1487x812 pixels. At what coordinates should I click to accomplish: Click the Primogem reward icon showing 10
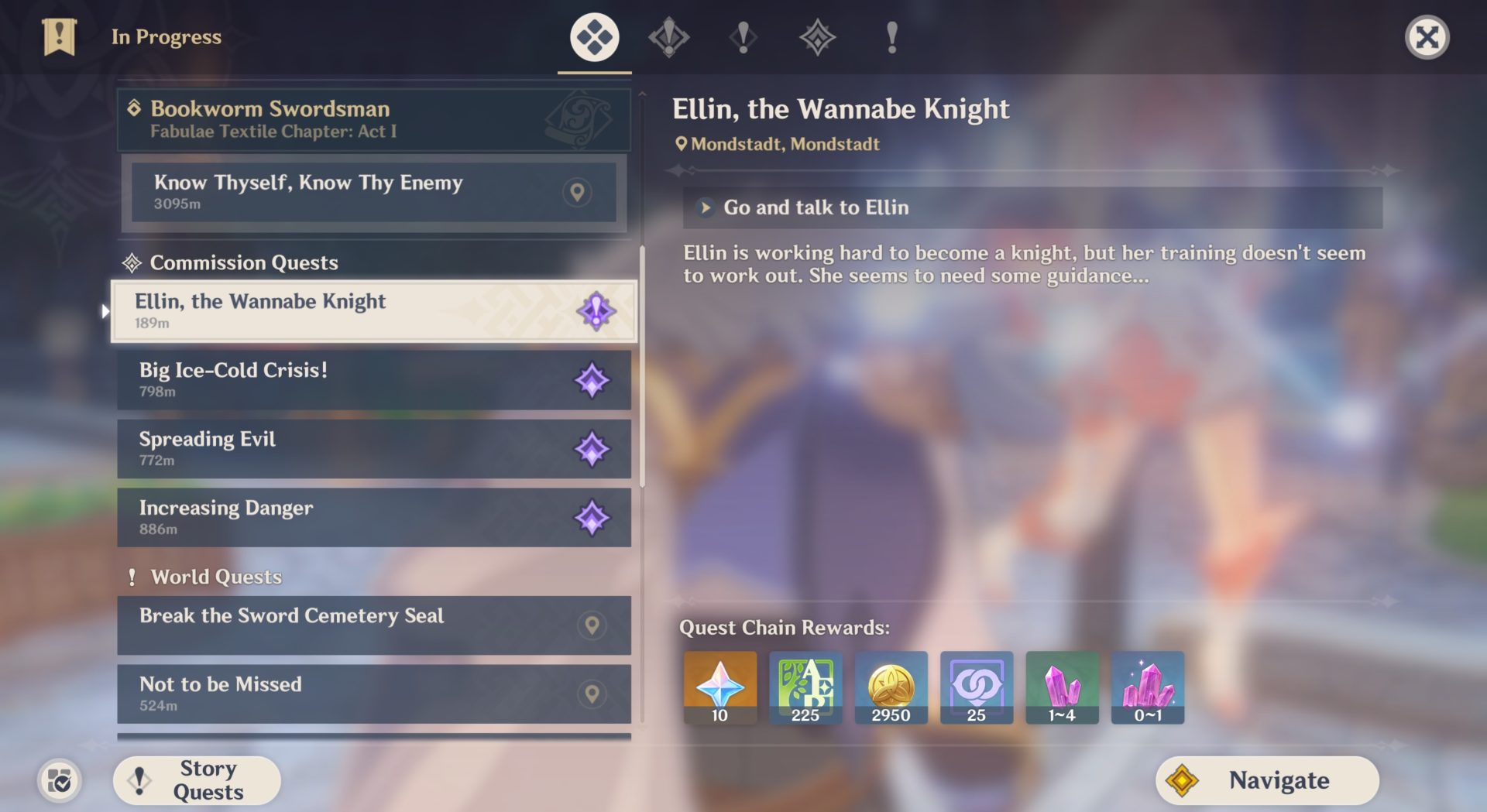(719, 687)
